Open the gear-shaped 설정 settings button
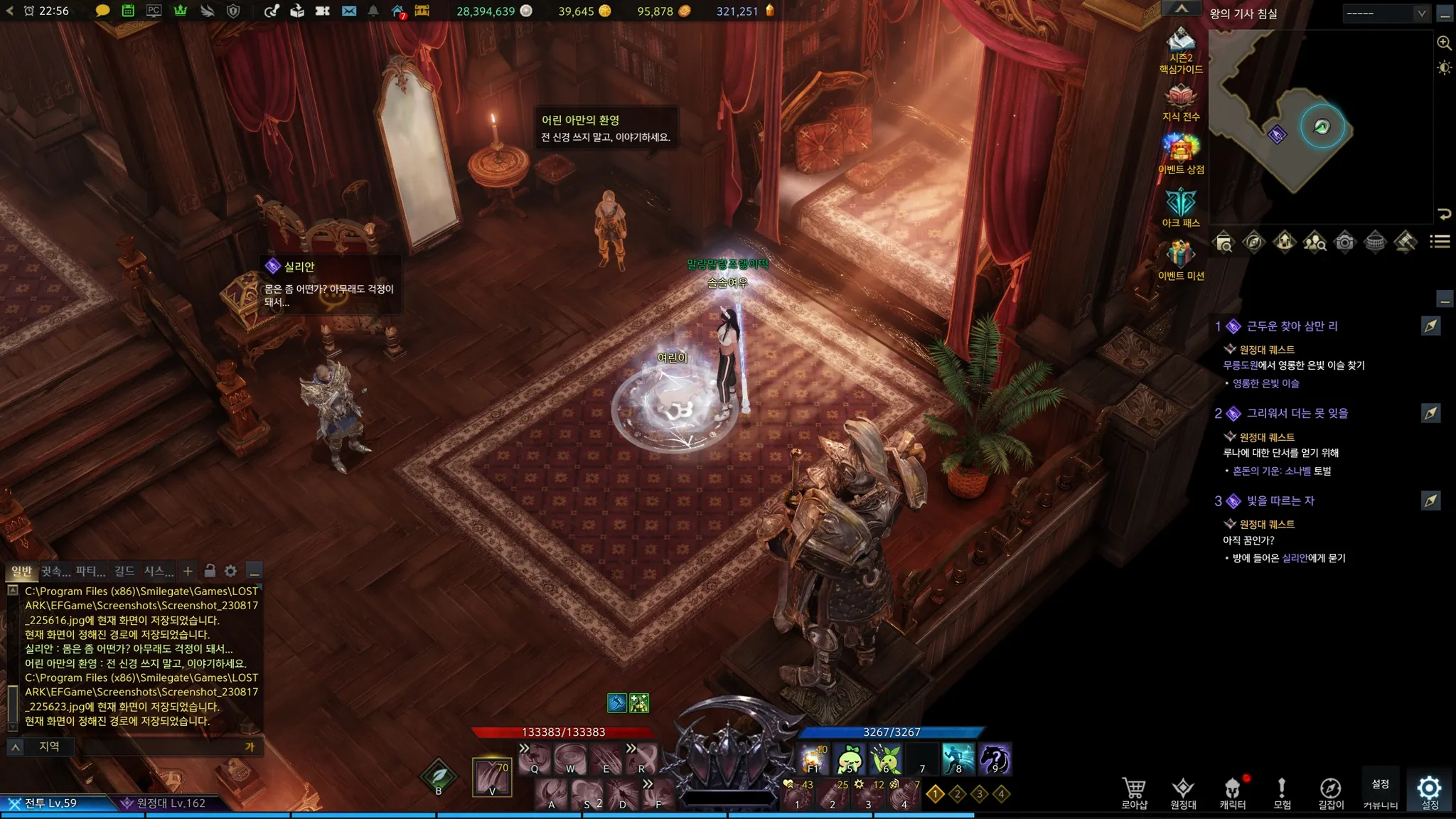1456x819 pixels. click(x=1429, y=791)
